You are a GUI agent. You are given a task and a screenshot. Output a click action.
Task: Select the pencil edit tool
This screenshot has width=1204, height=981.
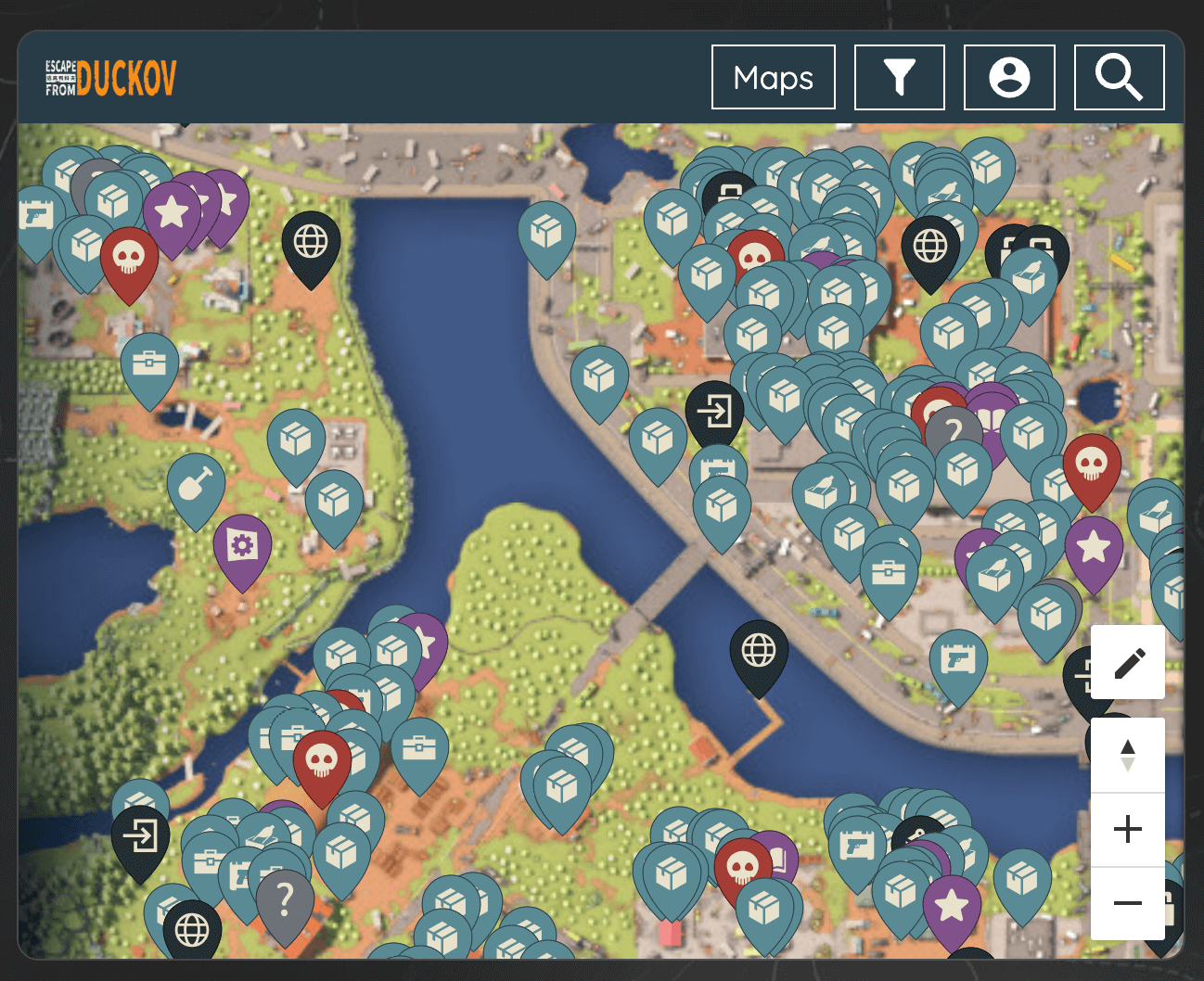pos(1127,662)
